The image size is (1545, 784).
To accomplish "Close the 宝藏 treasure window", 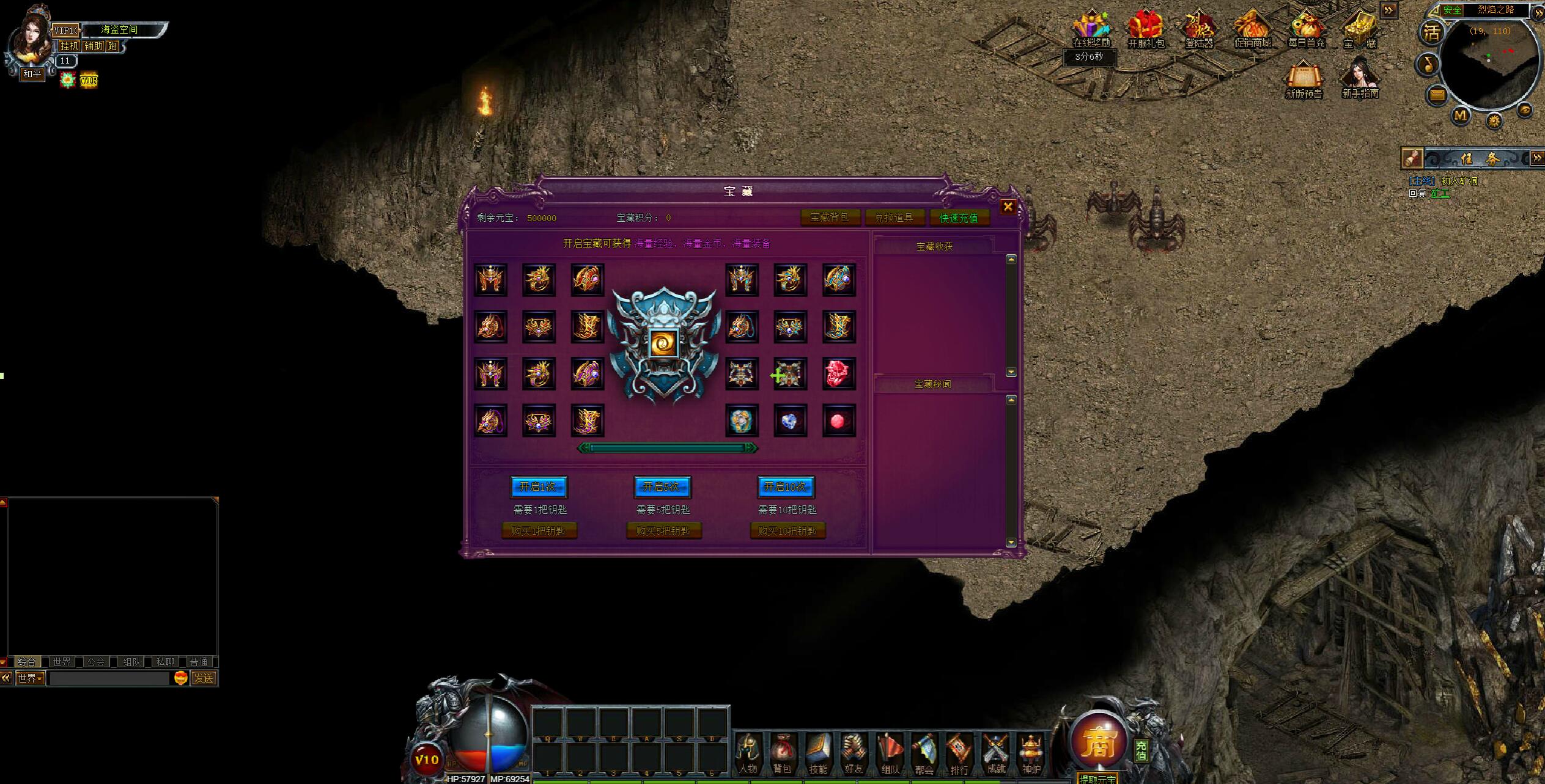I will (x=1008, y=207).
